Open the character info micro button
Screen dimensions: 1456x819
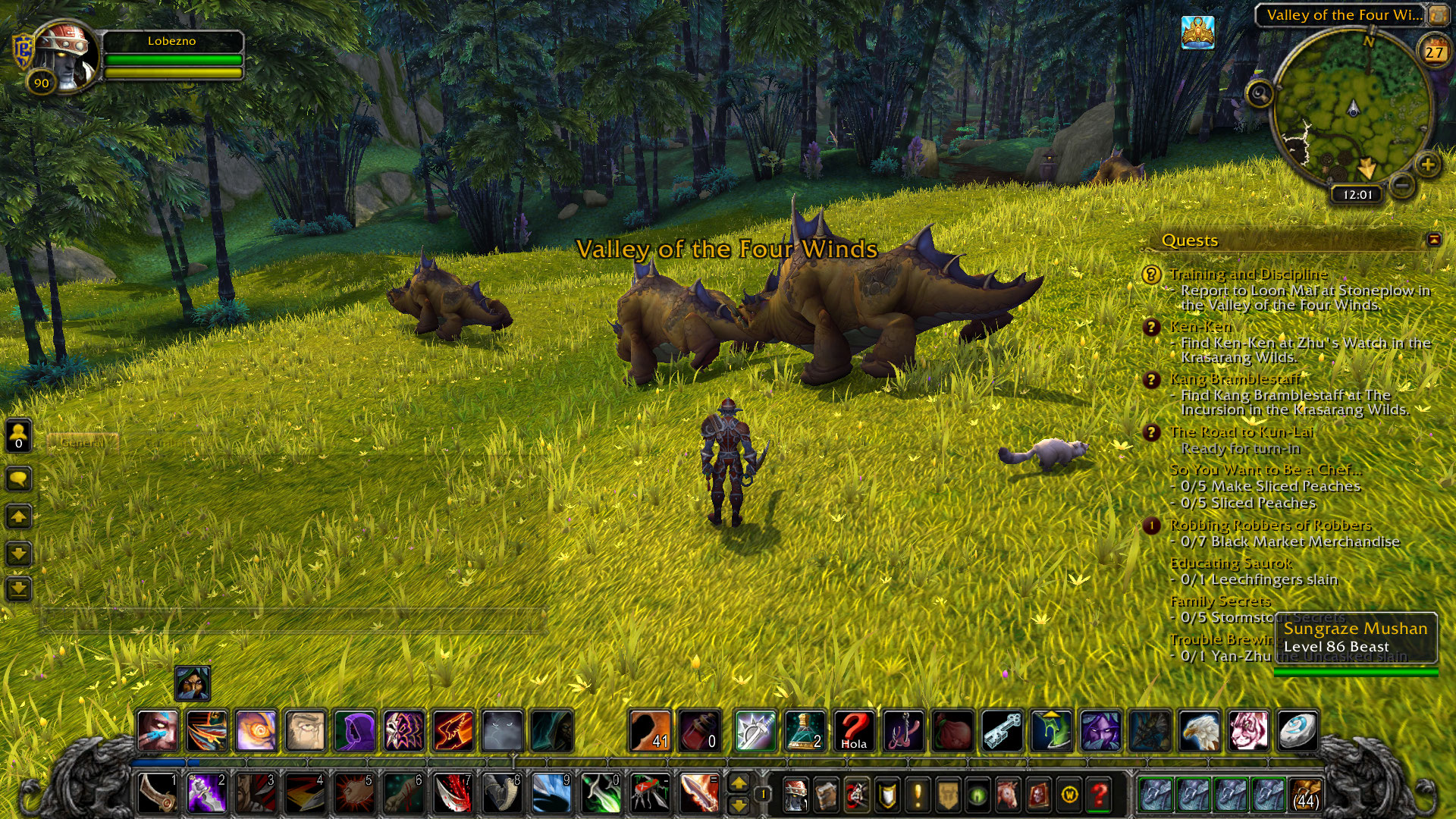click(795, 795)
